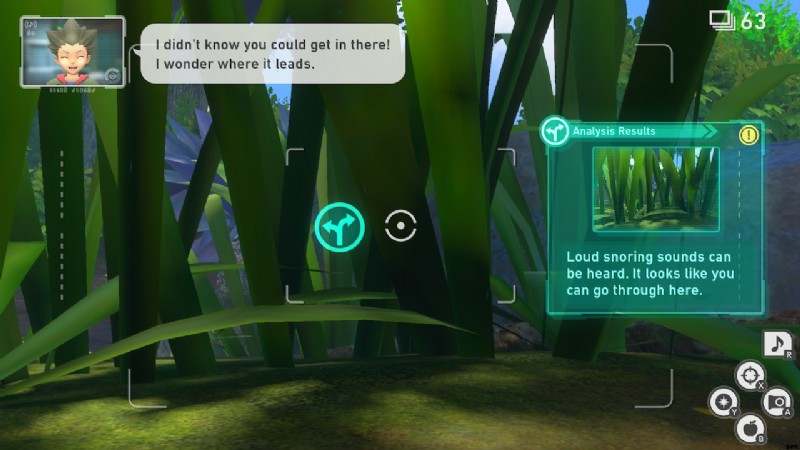
Task: Select the branching route arrow icon
Action: click(x=339, y=227)
